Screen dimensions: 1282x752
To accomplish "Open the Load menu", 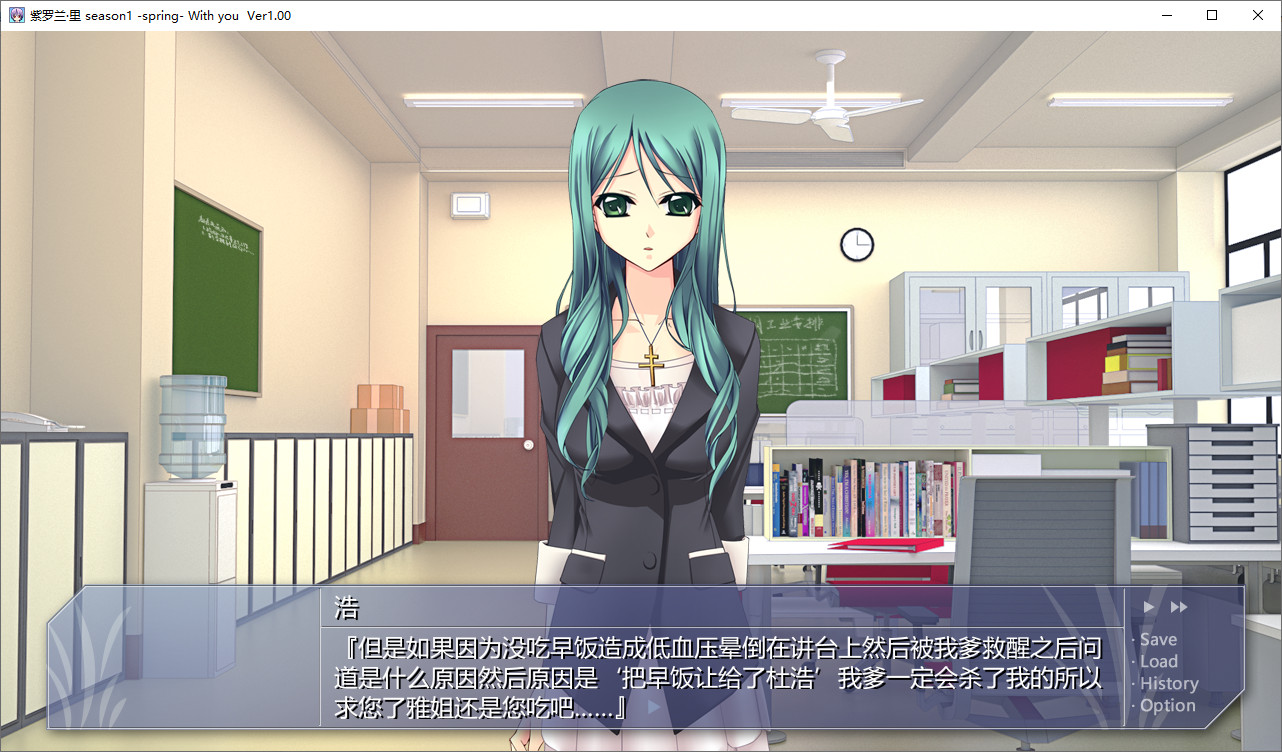I will 1159,662.
